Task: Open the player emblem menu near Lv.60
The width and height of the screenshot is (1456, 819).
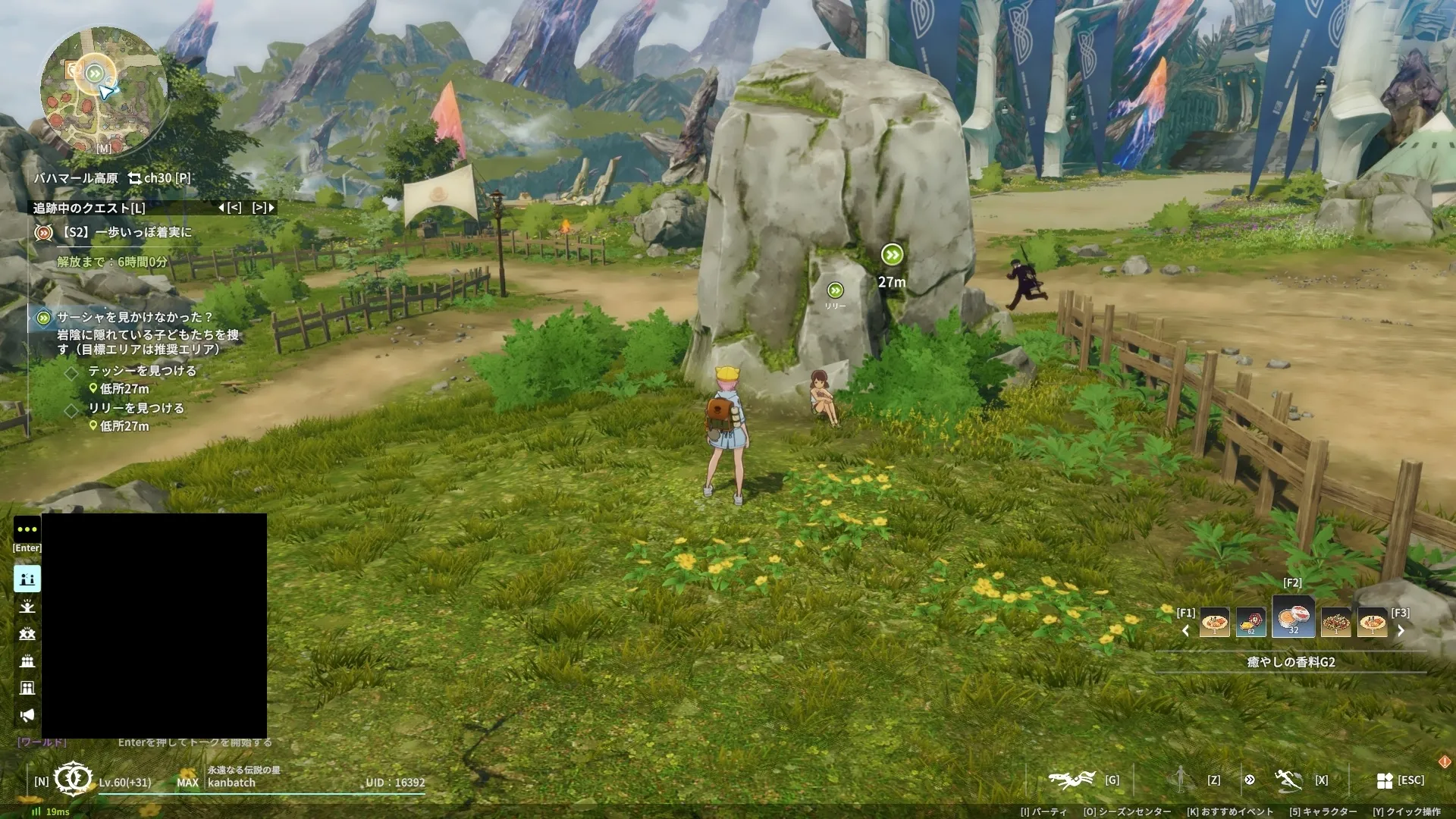Action: [73, 779]
